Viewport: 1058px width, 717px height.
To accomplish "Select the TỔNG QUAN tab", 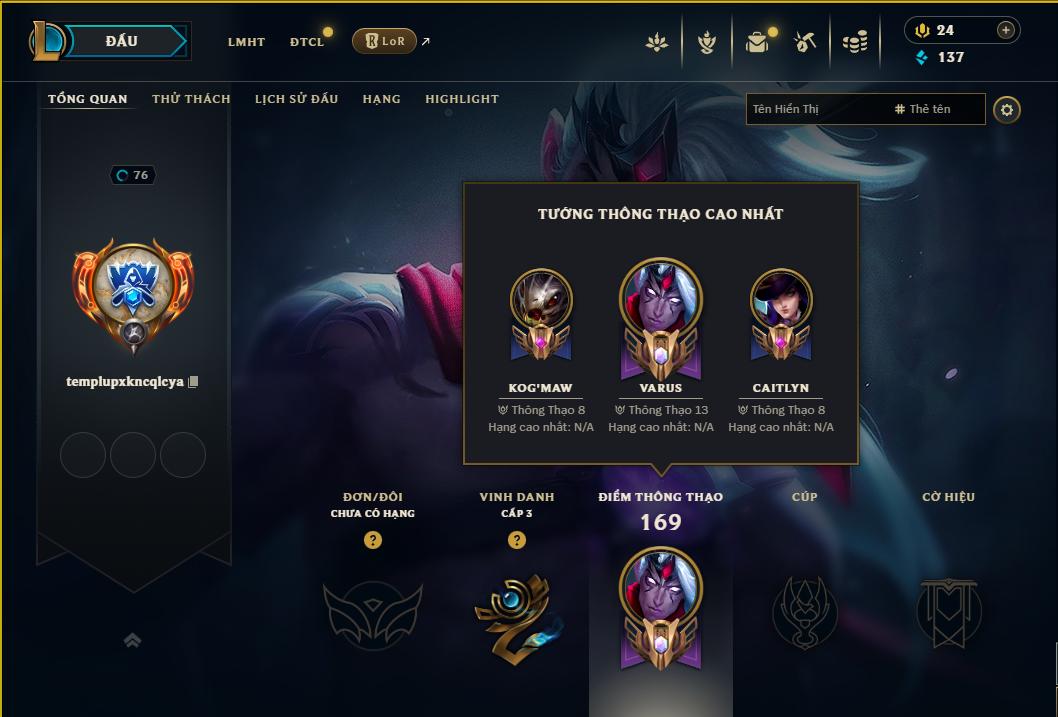I will pyautogui.click(x=88, y=99).
